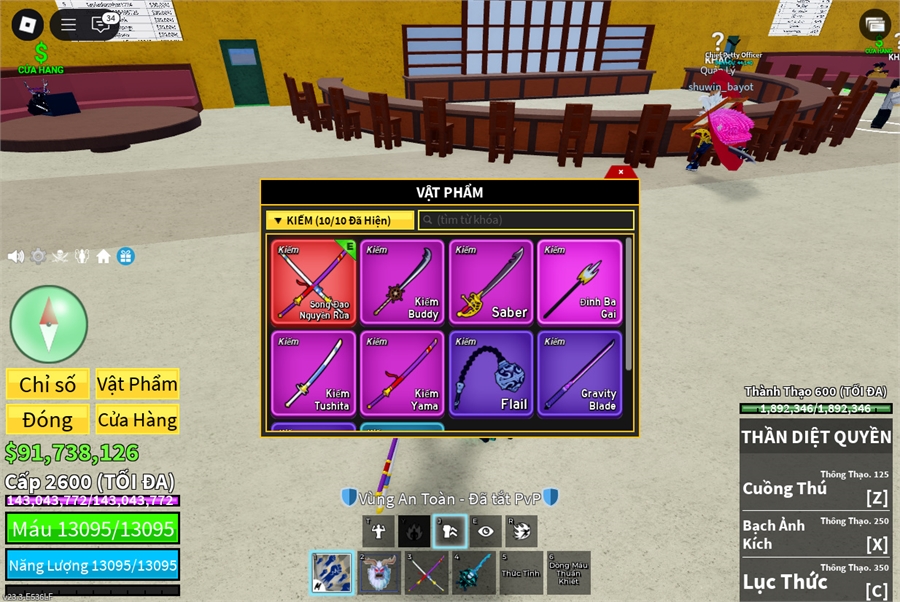Click the inventory keyword search field
The image size is (900, 602).
pyautogui.click(x=526, y=220)
